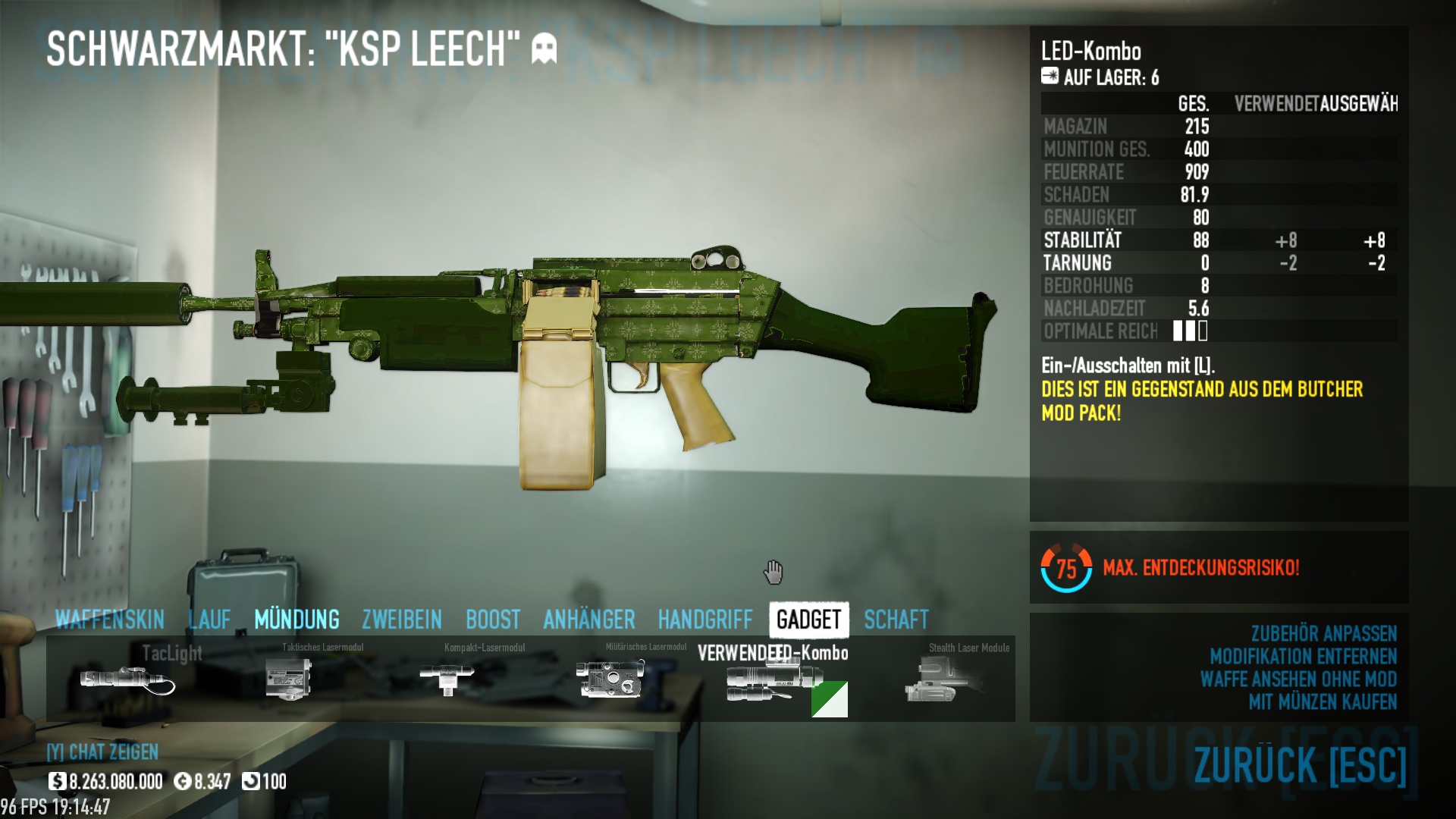Screen dimensions: 1456x819
Task: Remove the mod with Modifikation Entfernen
Action: click(x=1303, y=656)
